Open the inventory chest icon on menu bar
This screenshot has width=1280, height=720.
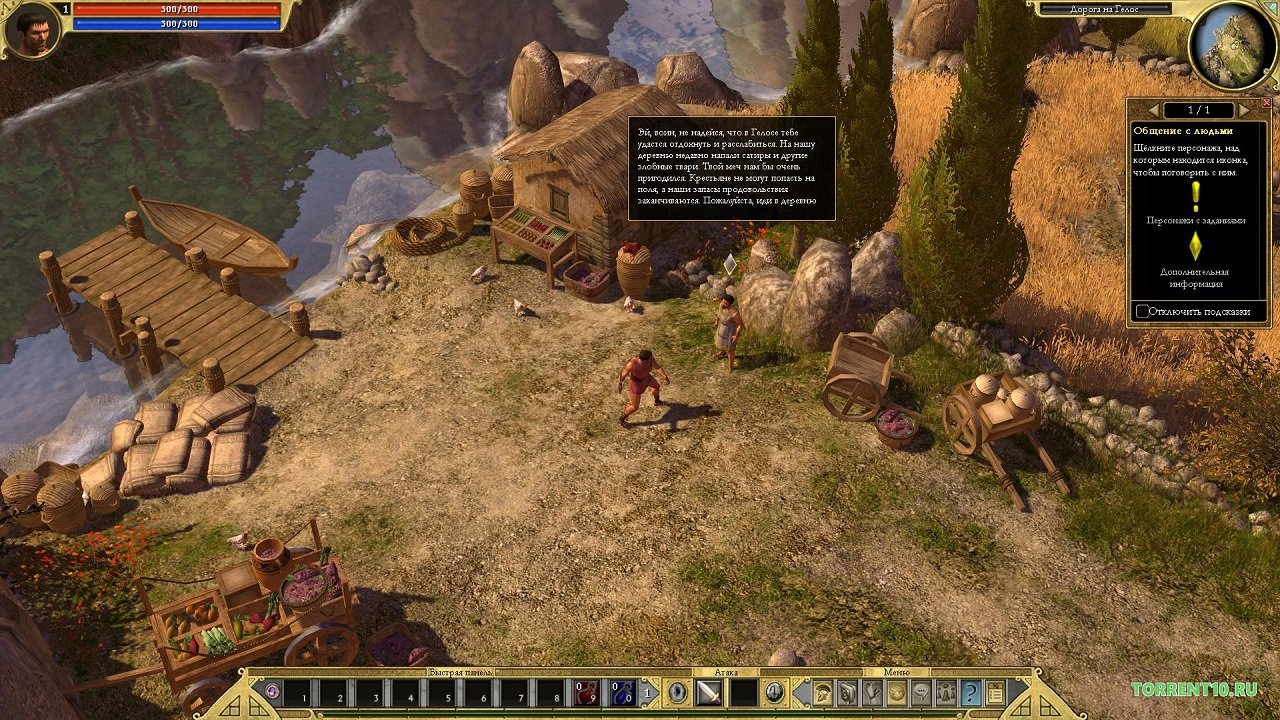click(x=846, y=693)
